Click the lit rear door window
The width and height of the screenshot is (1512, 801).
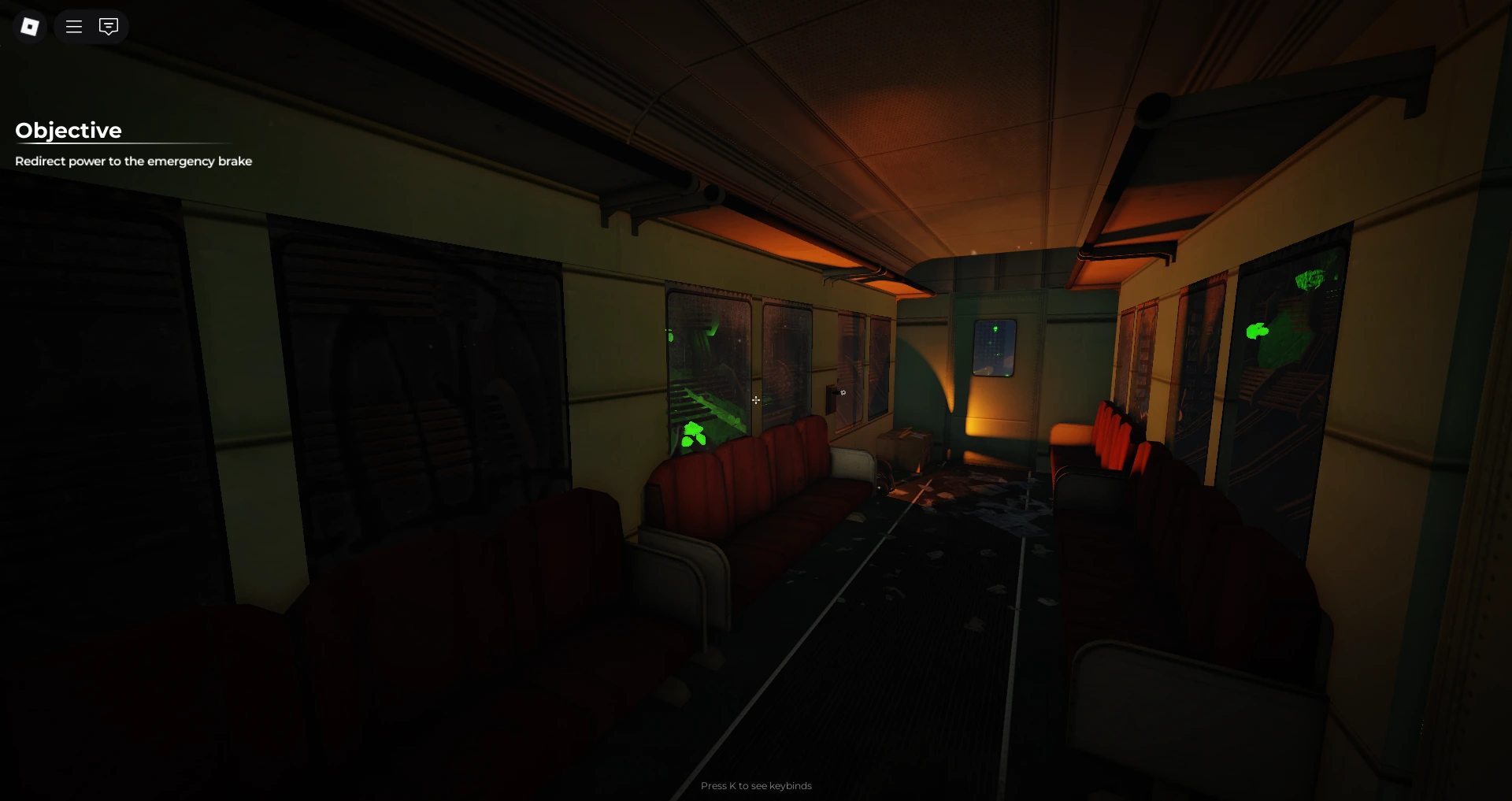coord(995,349)
